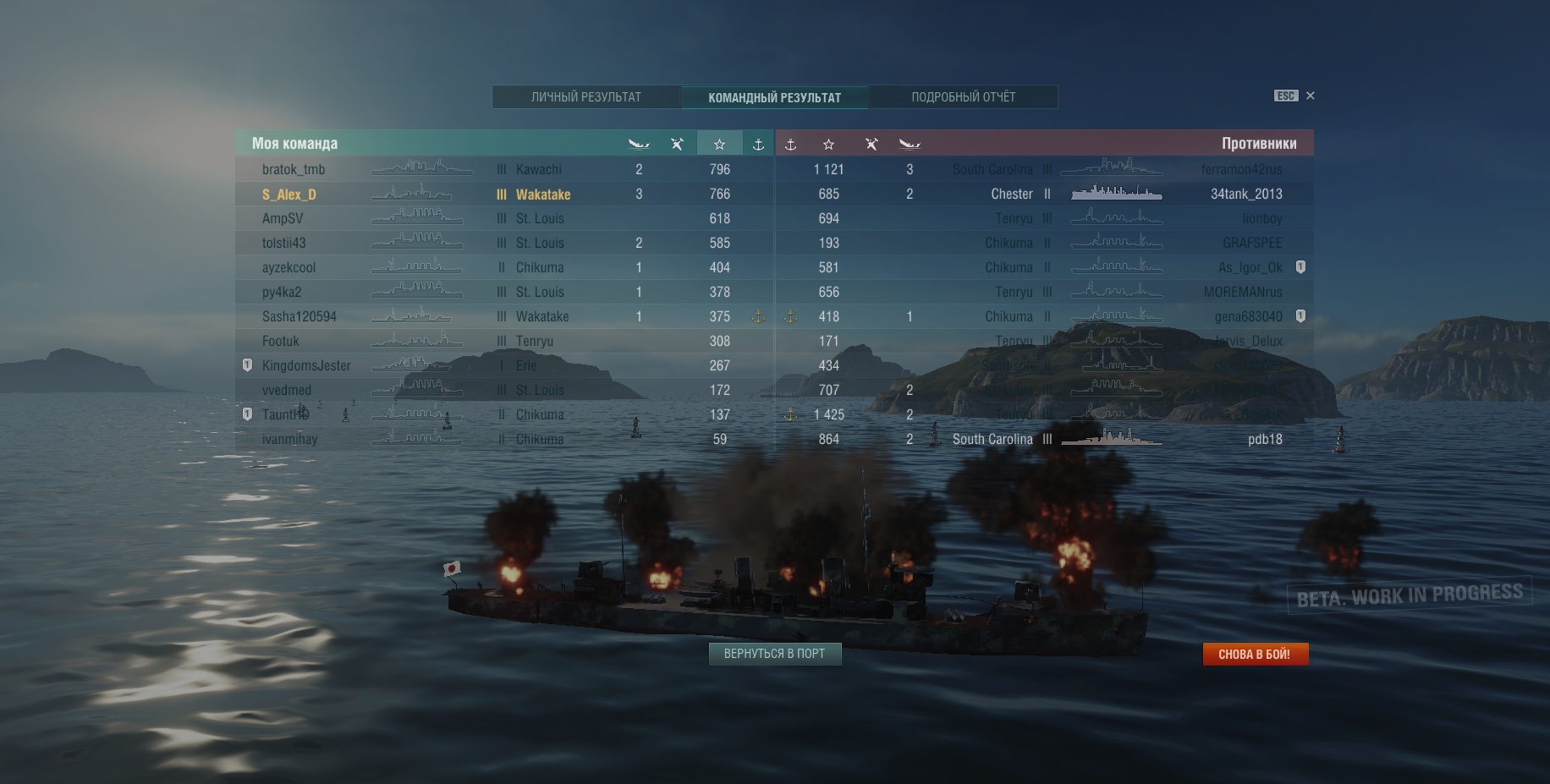Sort my team by ships destroyed icon
The height and width of the screenshot is (784, 1550).
[639, 144]
